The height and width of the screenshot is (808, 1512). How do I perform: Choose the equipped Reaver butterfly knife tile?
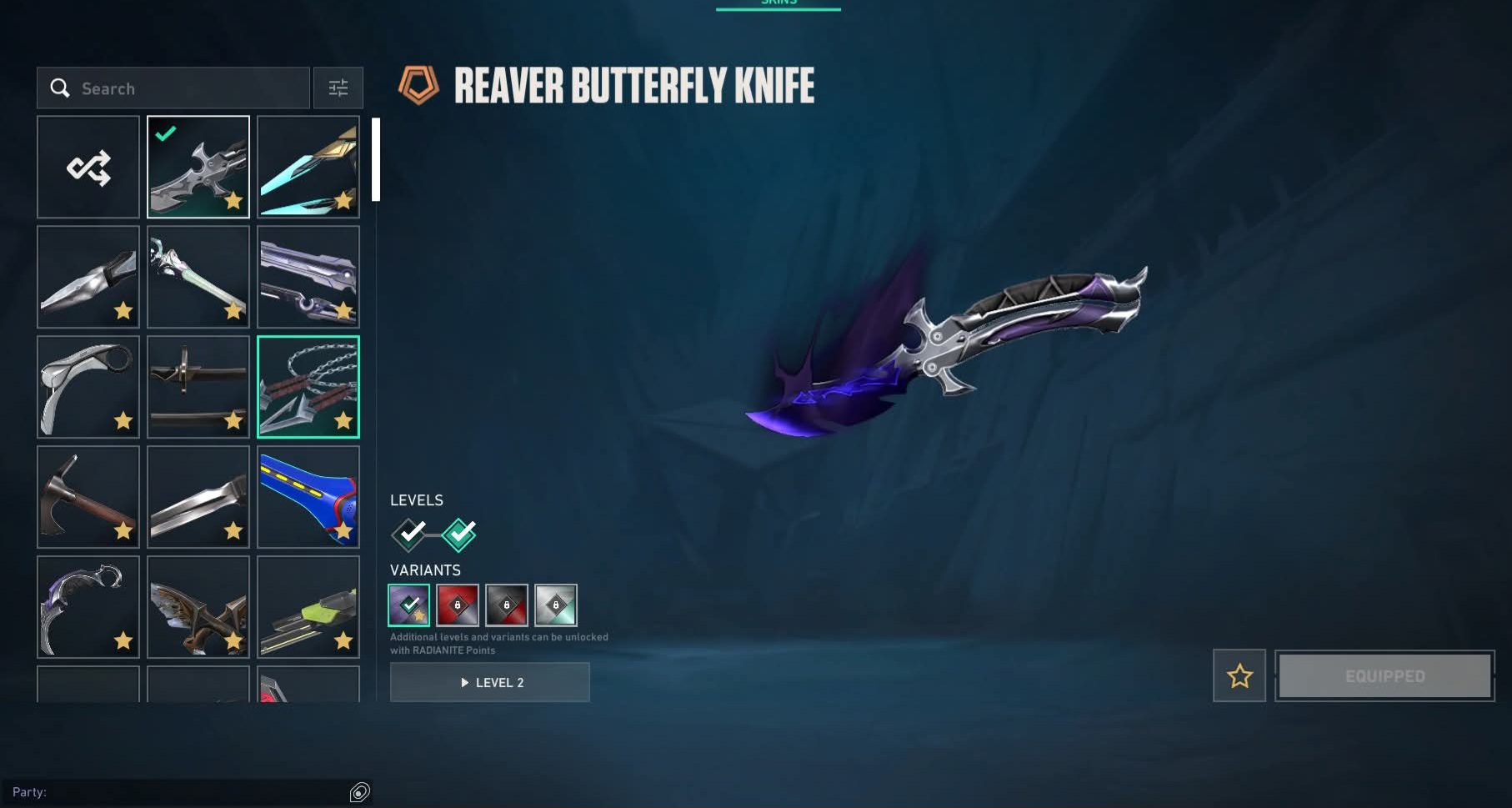click(198, 167)
